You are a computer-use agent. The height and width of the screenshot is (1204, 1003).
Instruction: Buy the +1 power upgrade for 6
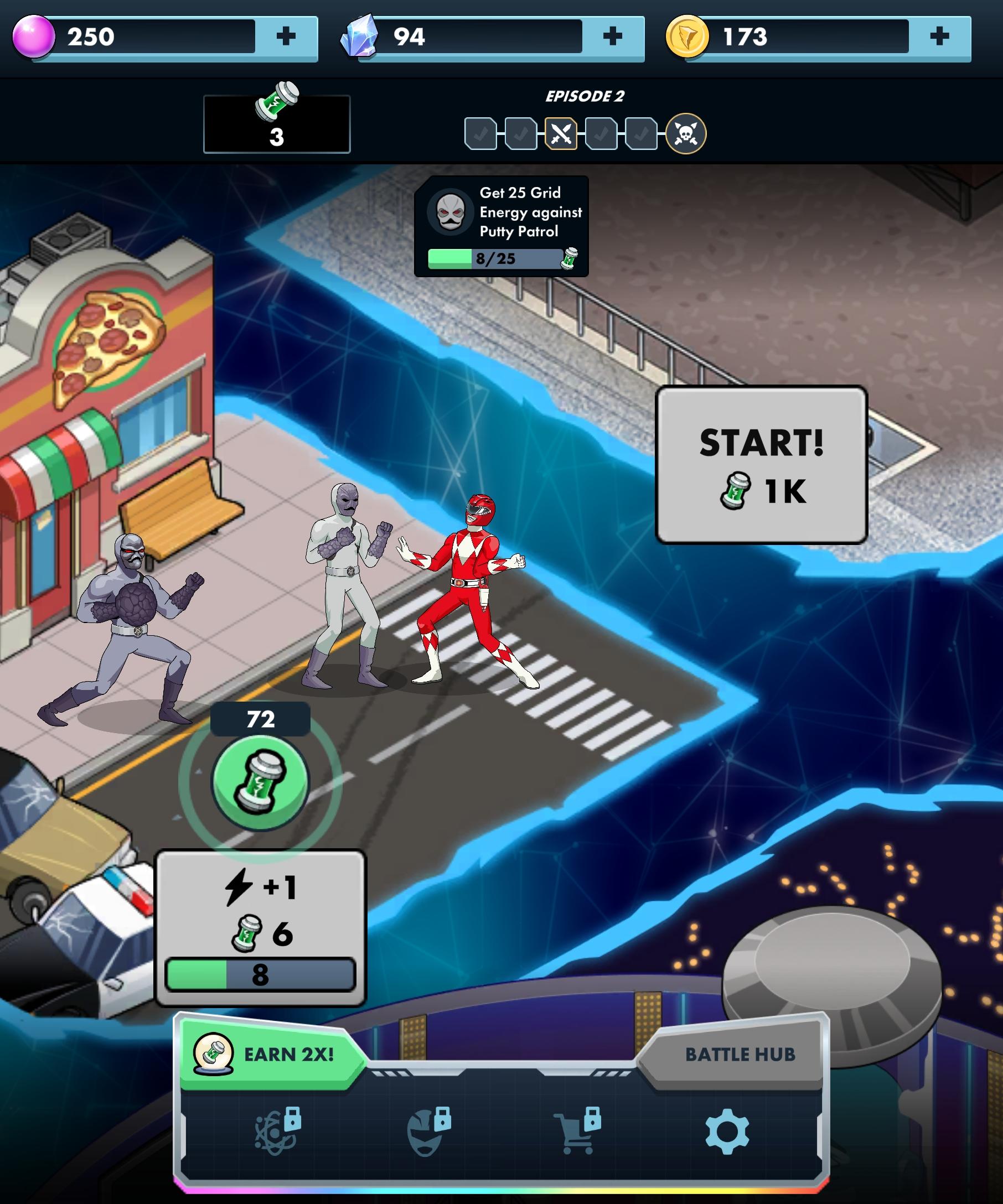pyautogui.click(x=260, y=928)
